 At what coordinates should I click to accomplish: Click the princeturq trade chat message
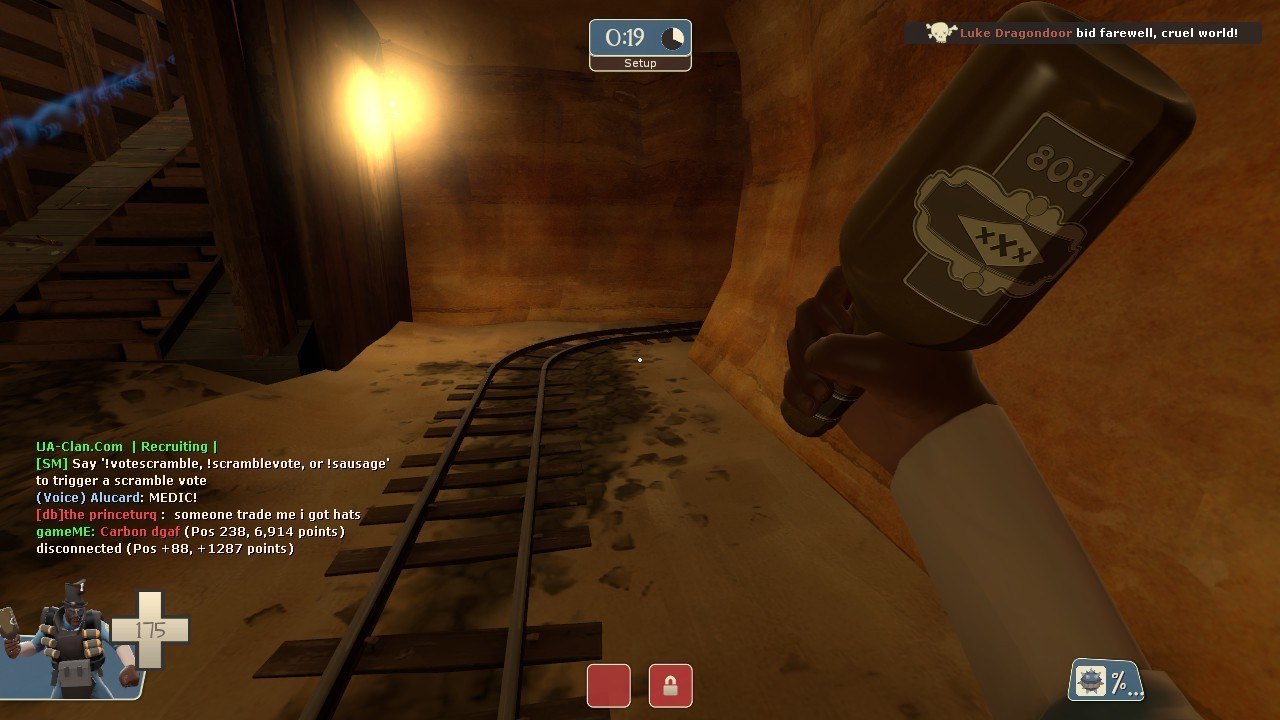point(198,514)
